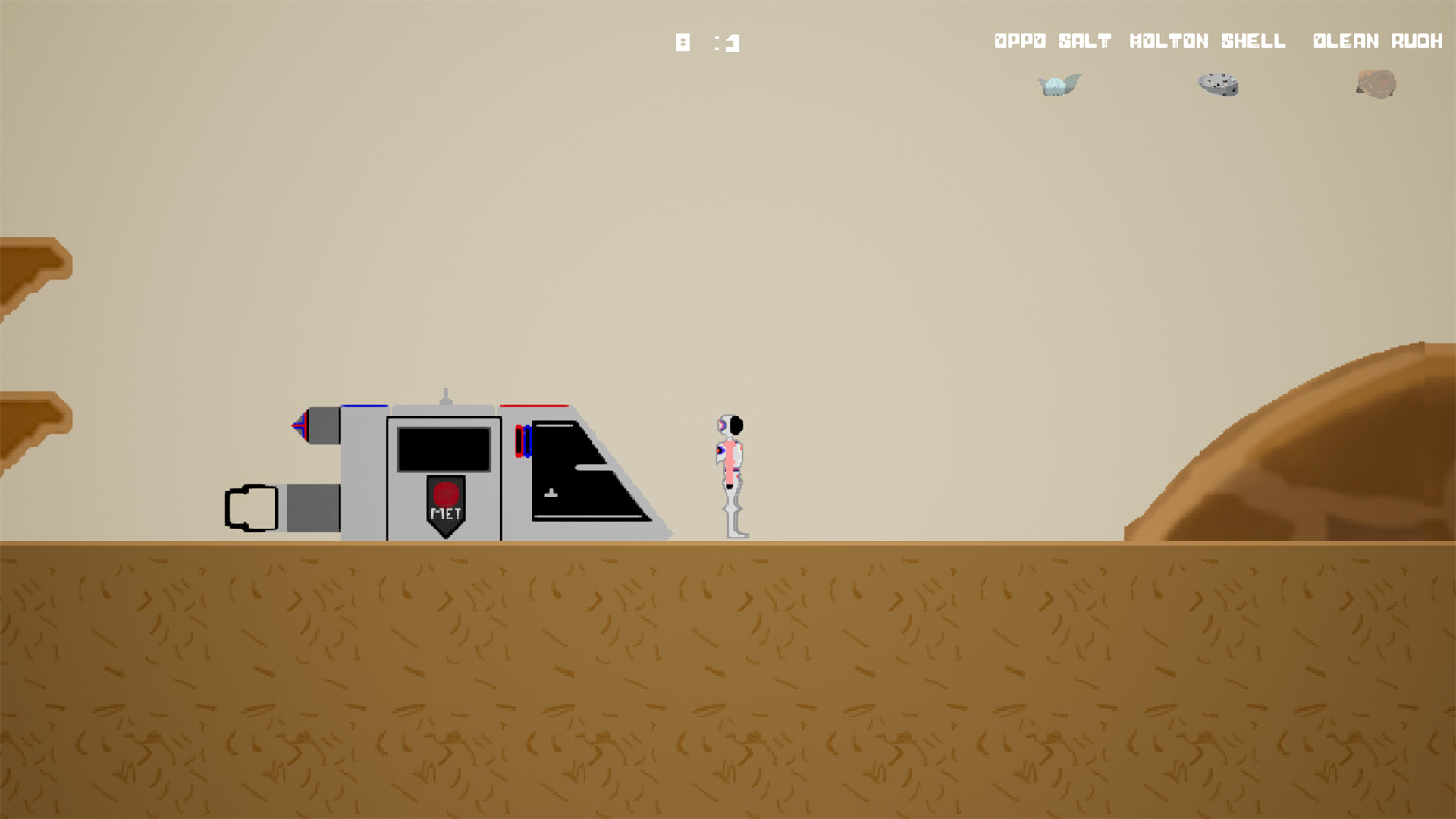Toggle the blue light strip on the rover roof
The image size is (1456, 819).
point(364,407)
